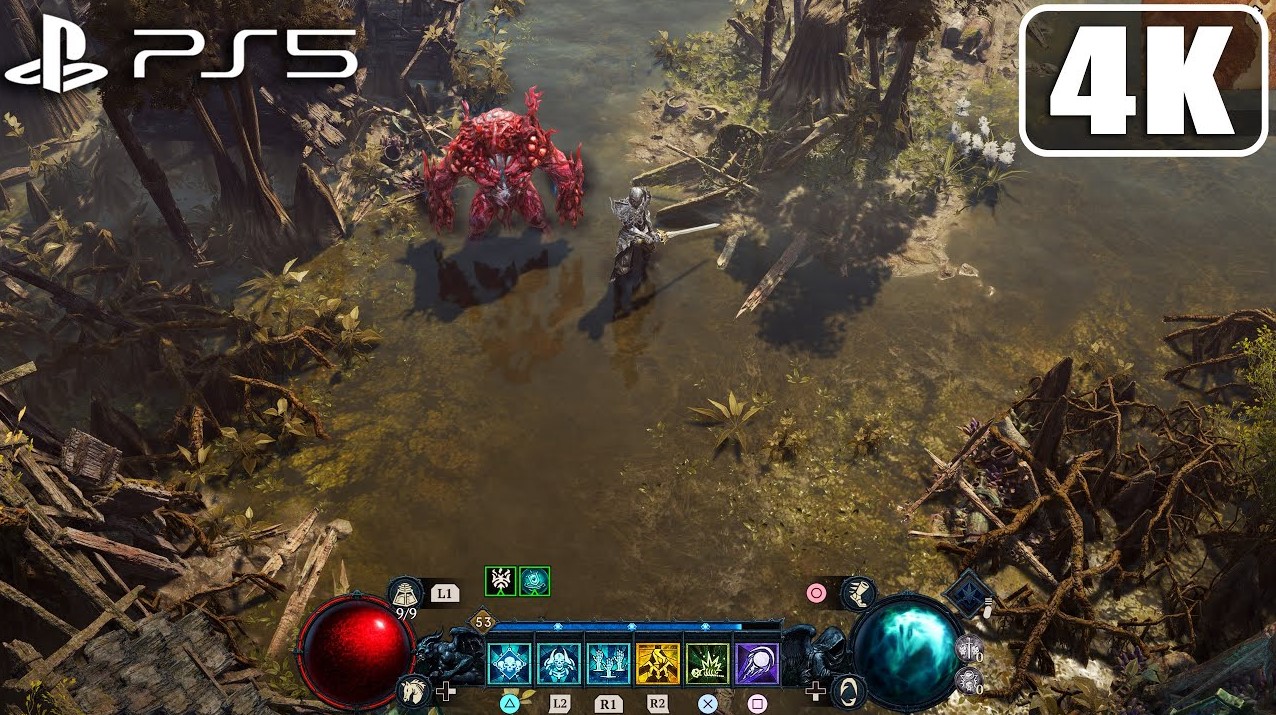Cast the horned skull skill
Screen dimensions: 1276x715
[559, 664]
